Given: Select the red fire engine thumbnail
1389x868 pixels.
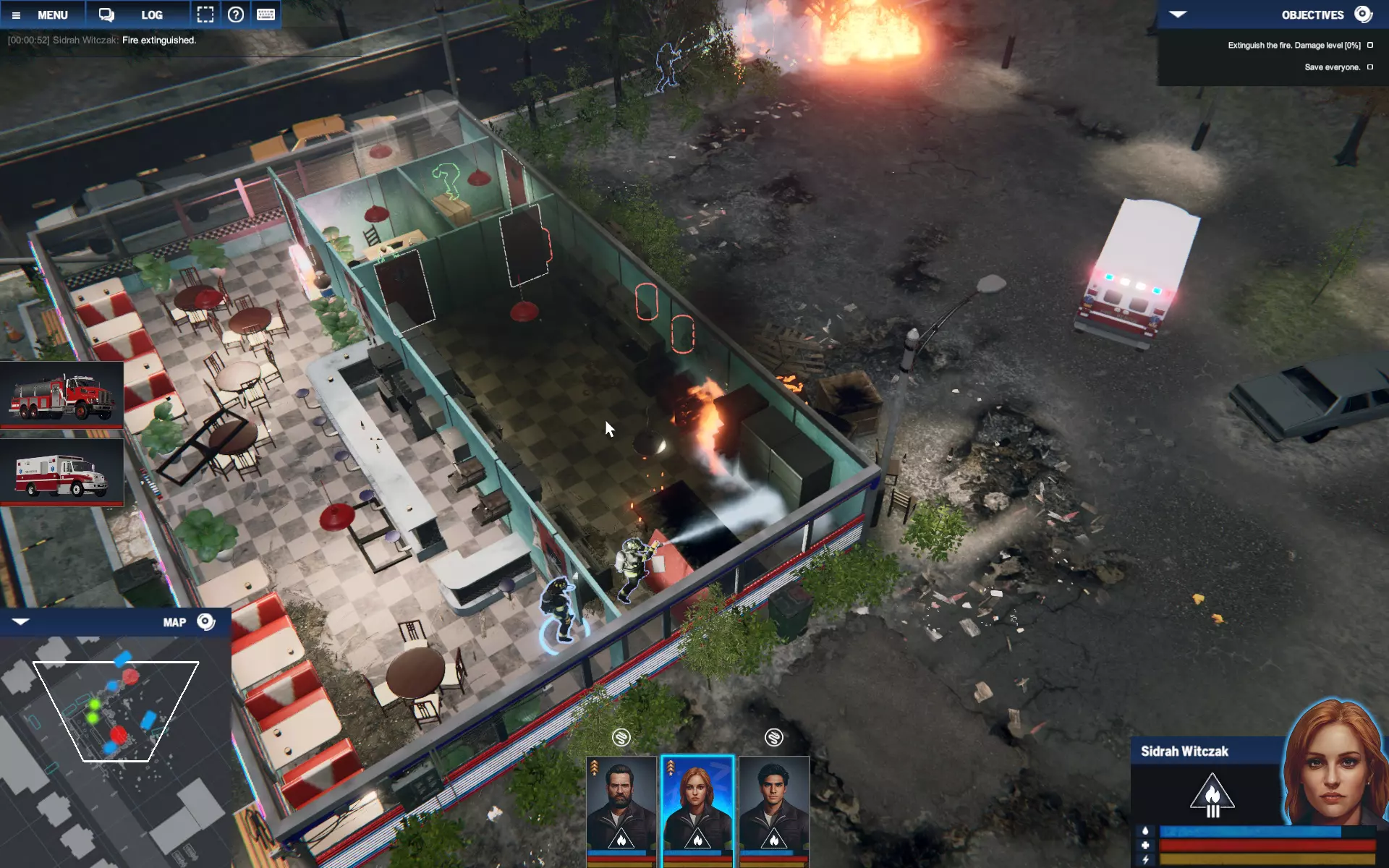Looking at the screenshot, I should 62,396.
